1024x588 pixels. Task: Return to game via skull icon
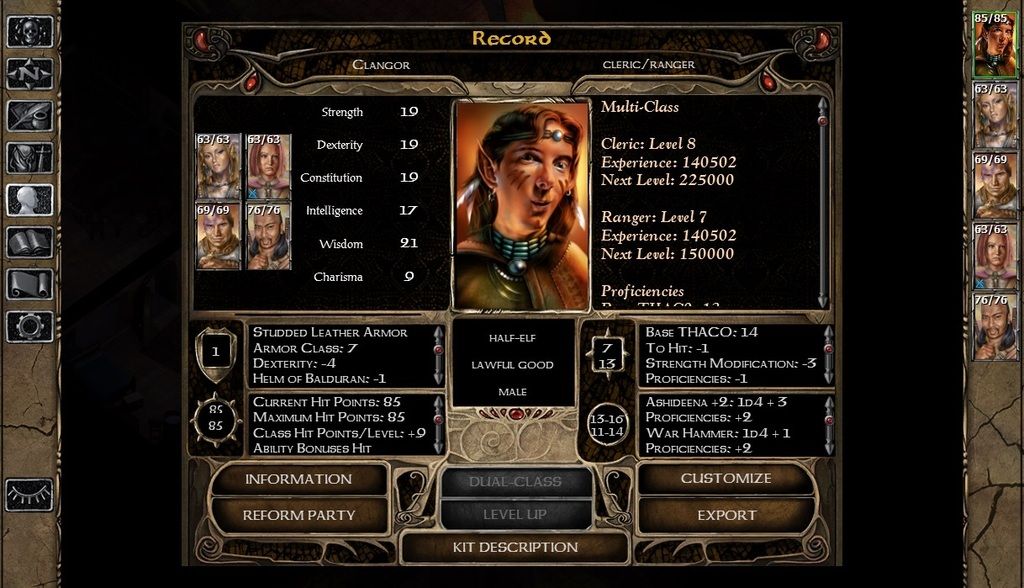pos(30,31)
